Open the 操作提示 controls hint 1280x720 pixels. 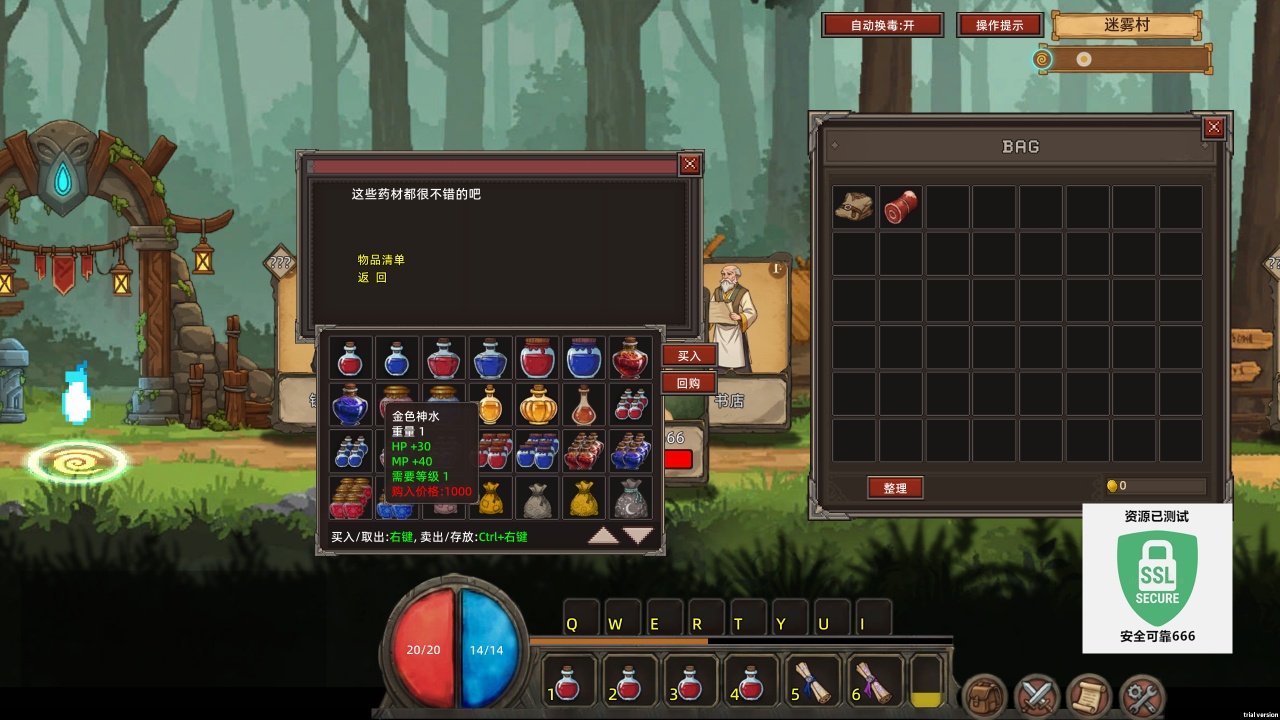tap(999, 25)
